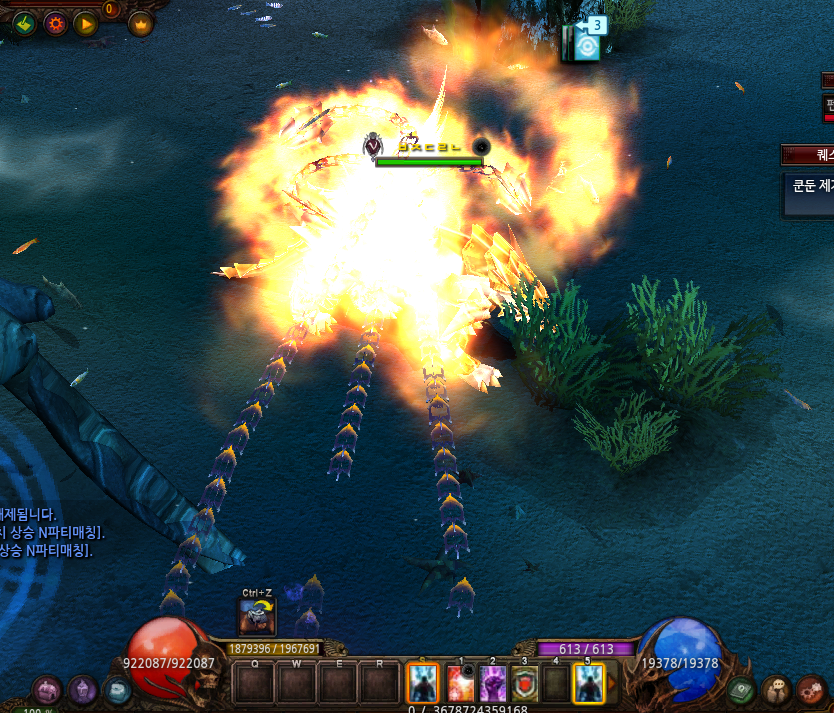Open the orange gear settings icon

pyautogui.click(x=56, y=22)
